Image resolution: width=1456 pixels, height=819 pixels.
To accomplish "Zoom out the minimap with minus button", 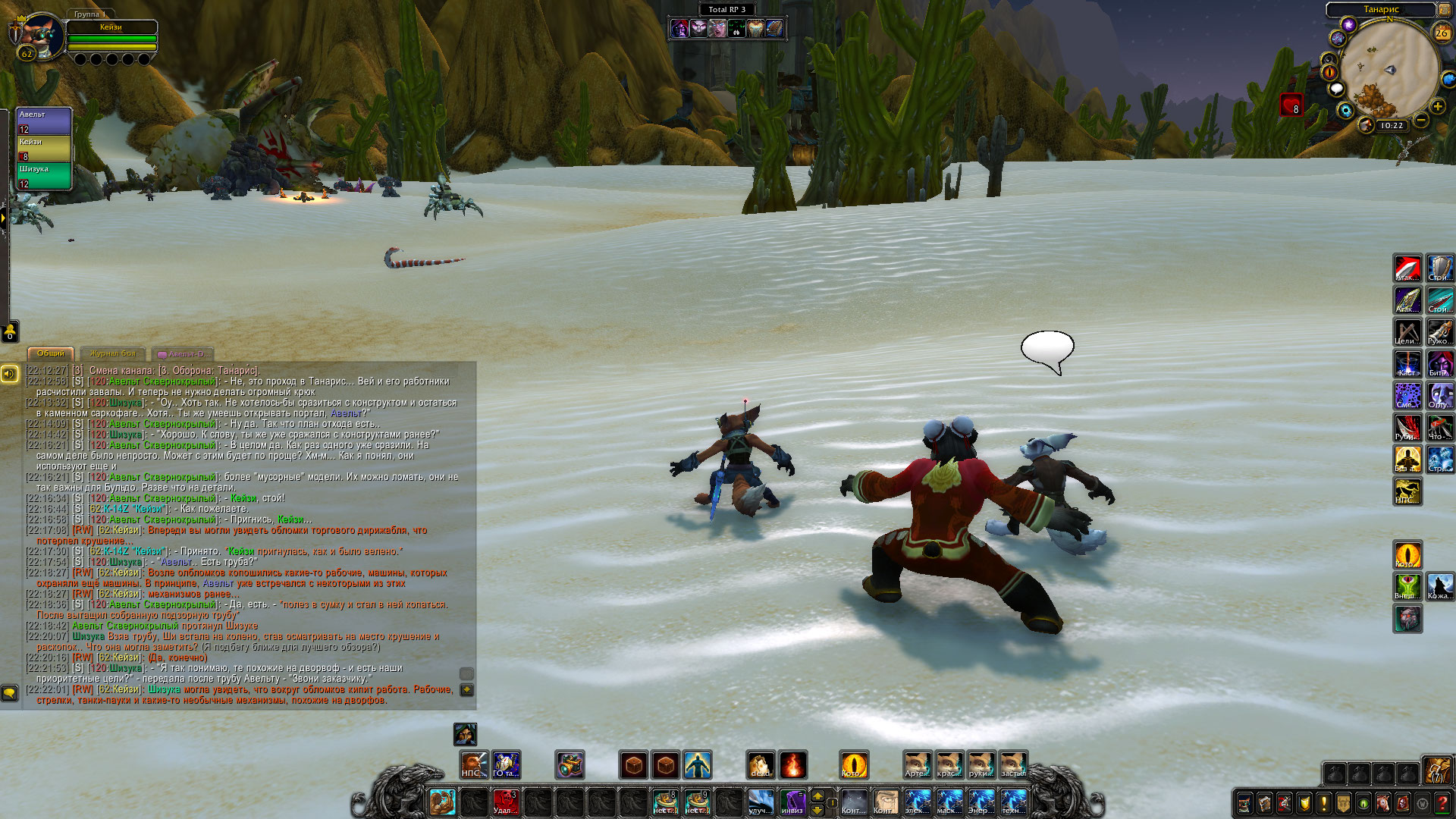I will (x=1421, y=120).
